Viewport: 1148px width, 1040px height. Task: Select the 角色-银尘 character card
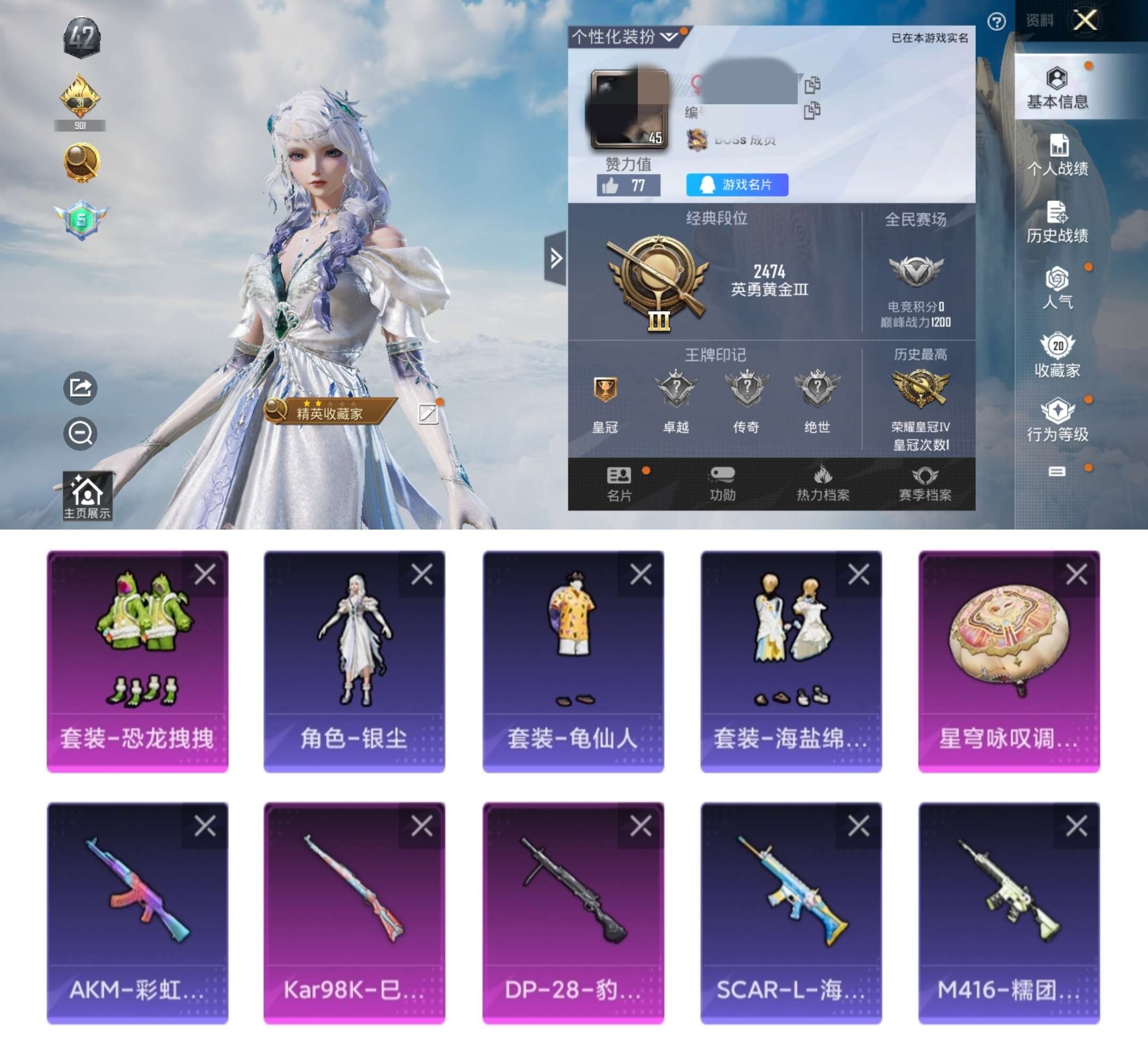click(x=354, y=661)
